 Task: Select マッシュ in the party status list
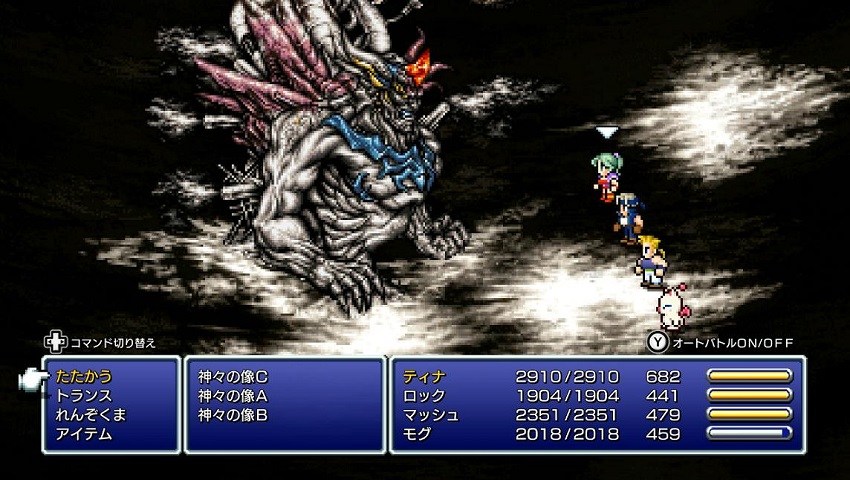pos(431,415)
